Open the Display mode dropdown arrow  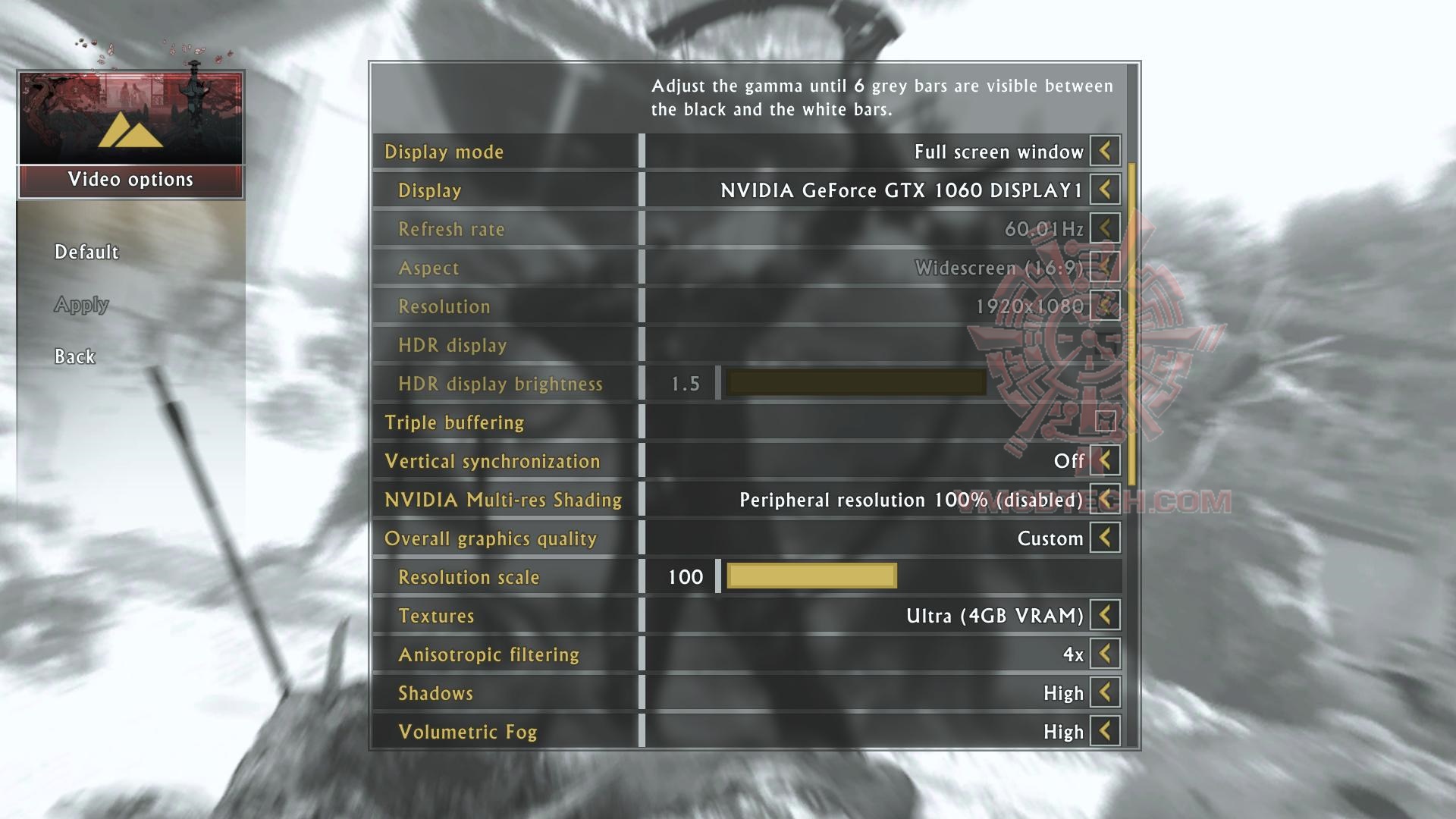click(x=1105, y=151)
